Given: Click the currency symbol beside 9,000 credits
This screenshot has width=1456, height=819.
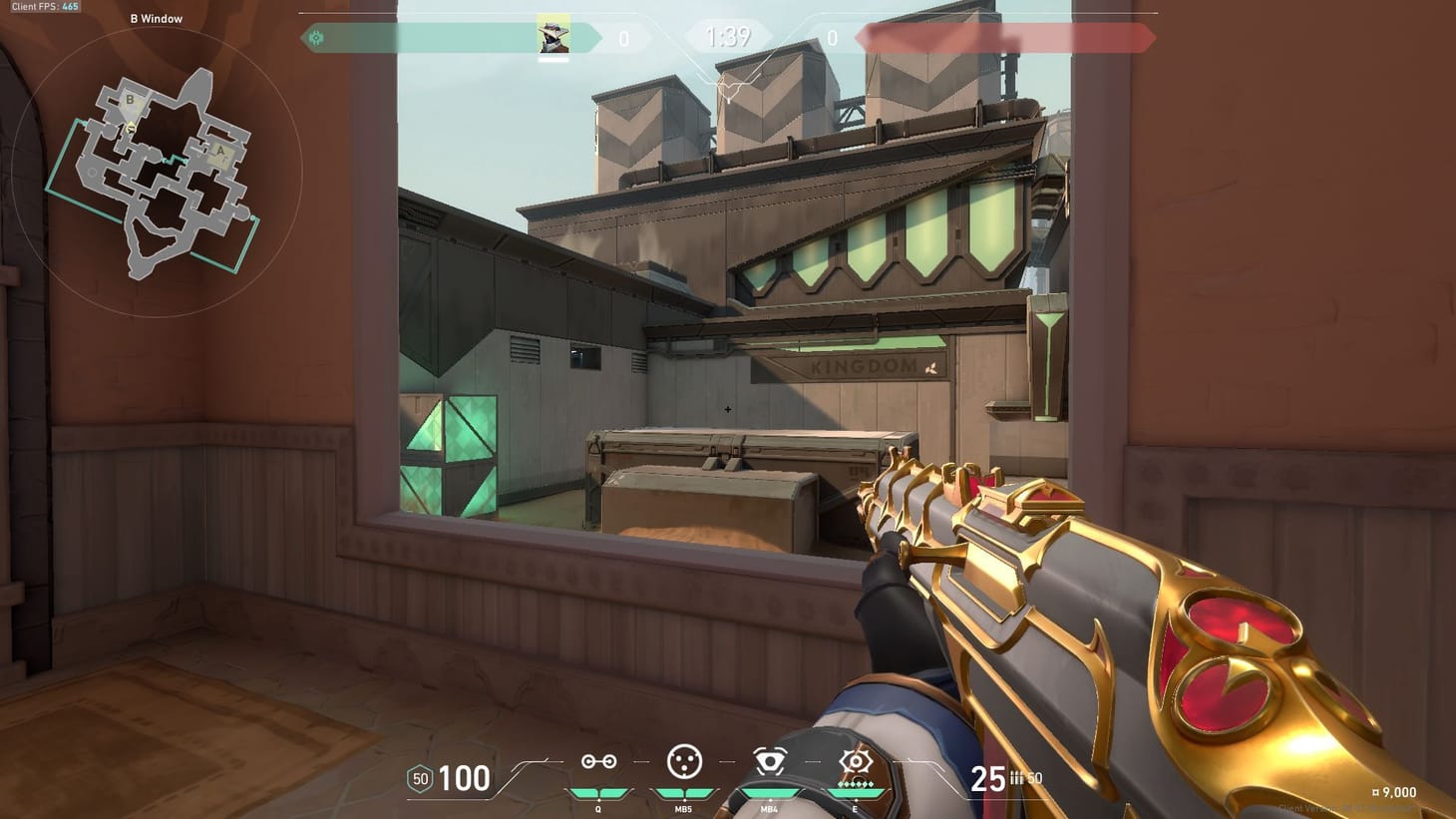Looking at the screenshot, I should tap(1374, 793).
